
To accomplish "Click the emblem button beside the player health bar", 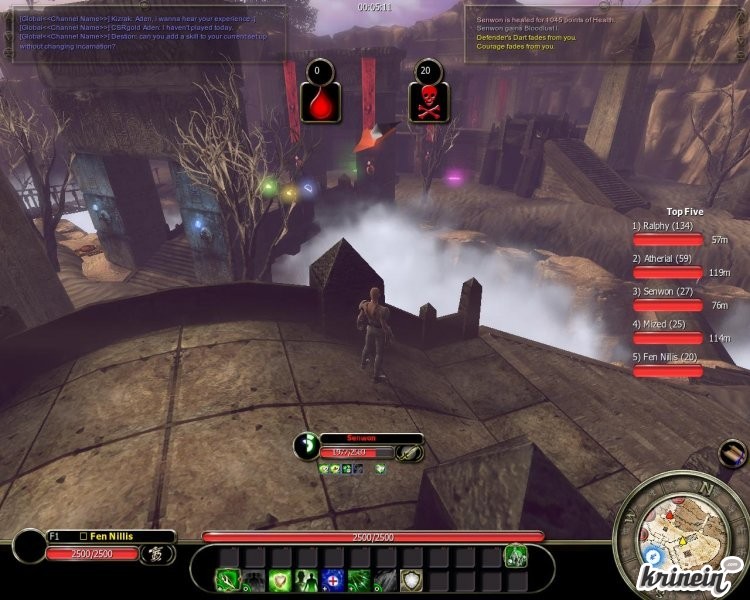I will (156, 554).
